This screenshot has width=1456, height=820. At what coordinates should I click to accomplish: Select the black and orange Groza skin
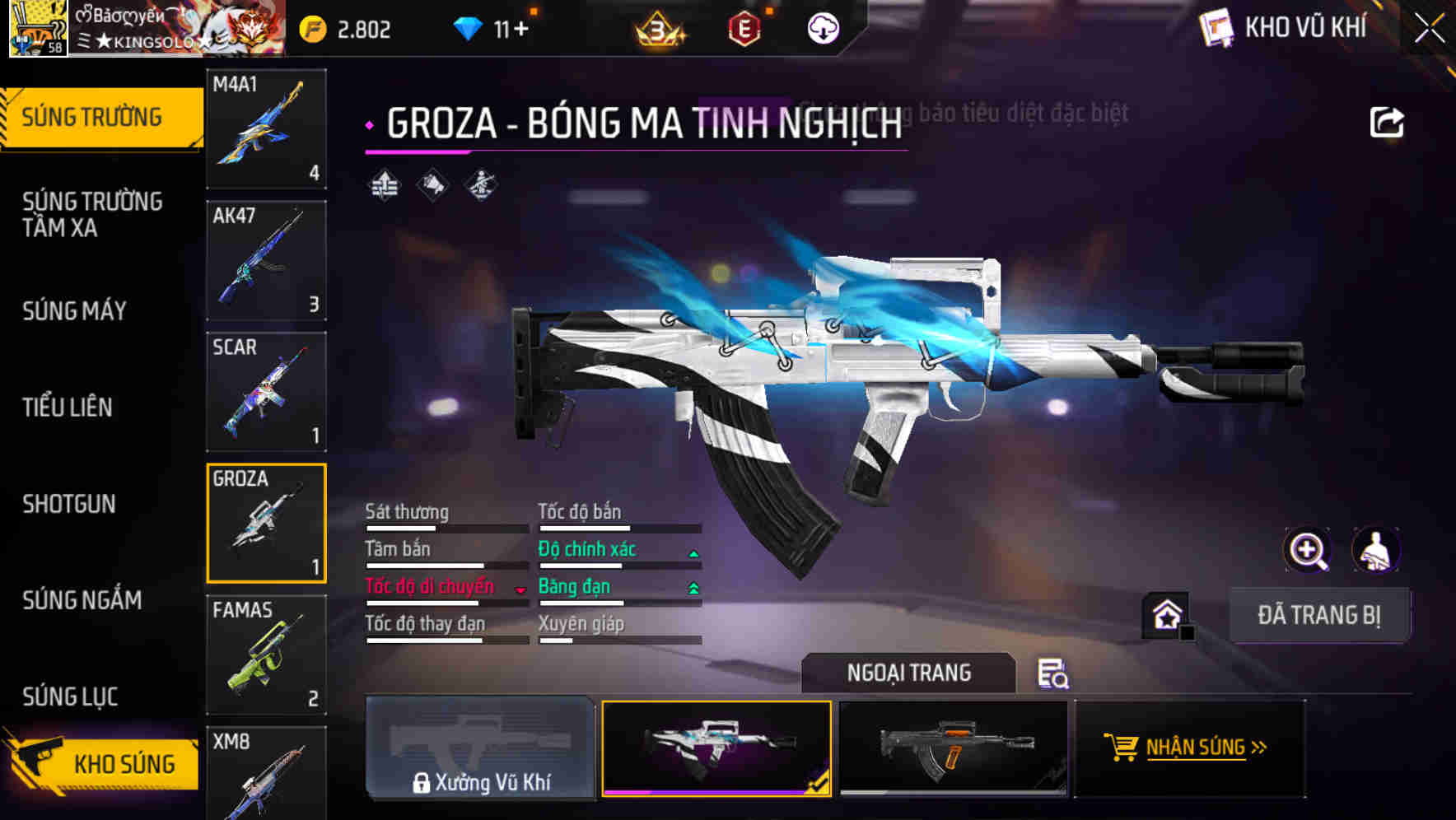coord(953,748)
